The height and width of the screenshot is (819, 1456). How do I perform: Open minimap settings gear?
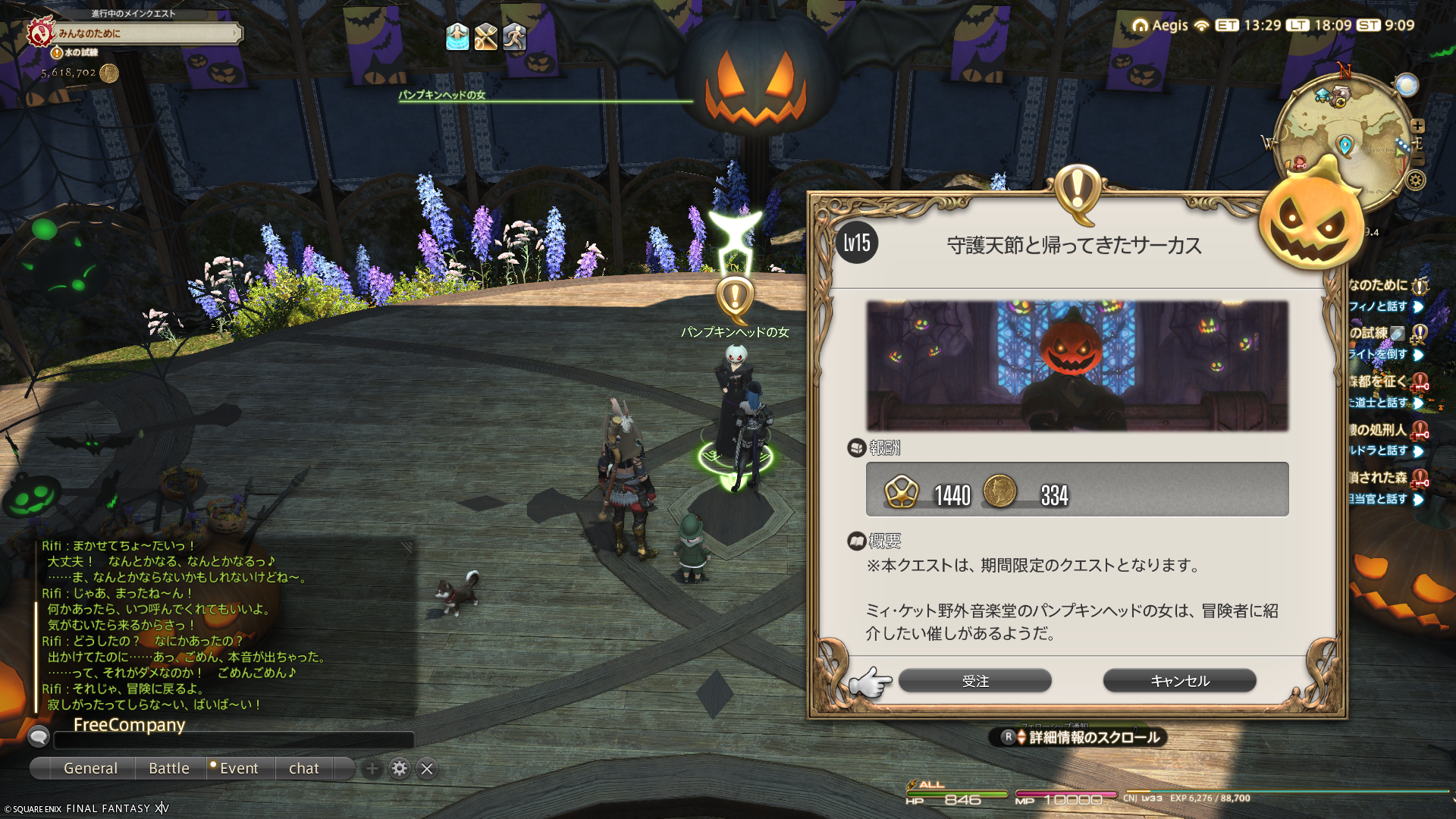click(1416, 180)
